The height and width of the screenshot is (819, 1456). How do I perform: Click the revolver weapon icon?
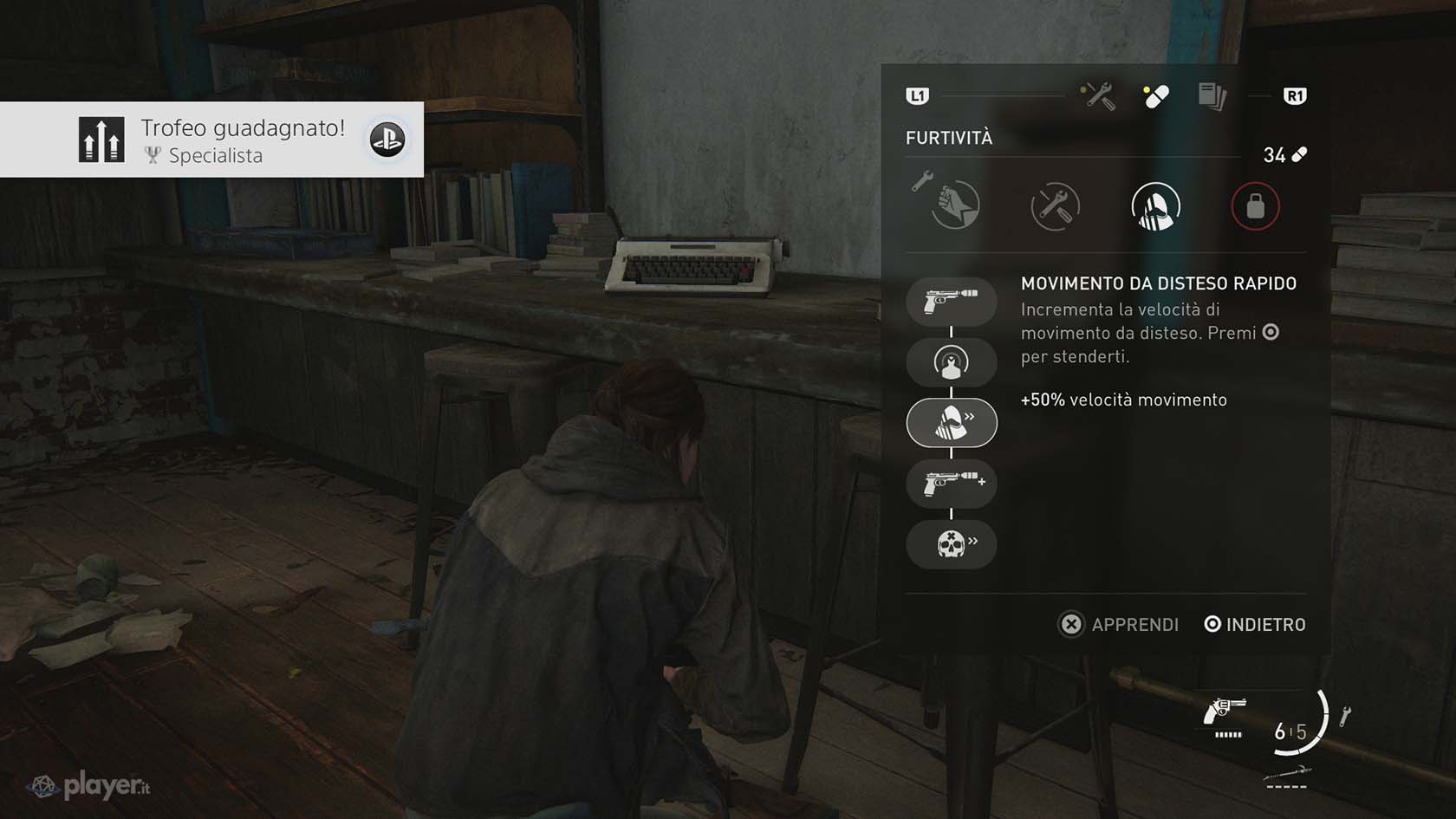(x=1224, y=712)
